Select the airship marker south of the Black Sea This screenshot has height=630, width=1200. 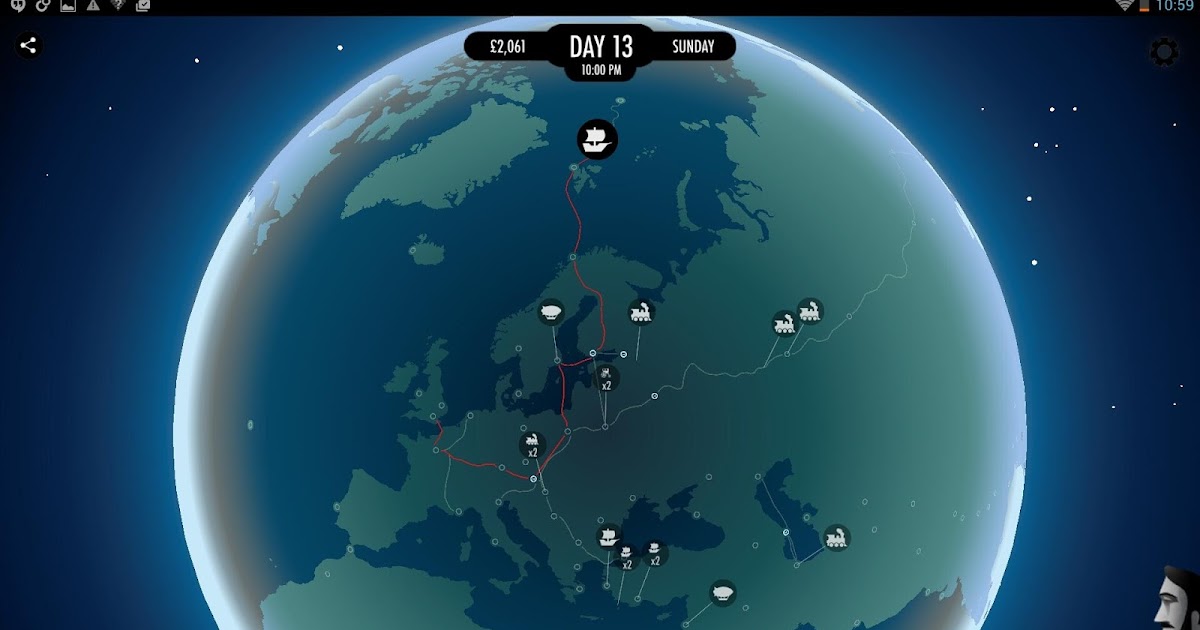point(723,593)
